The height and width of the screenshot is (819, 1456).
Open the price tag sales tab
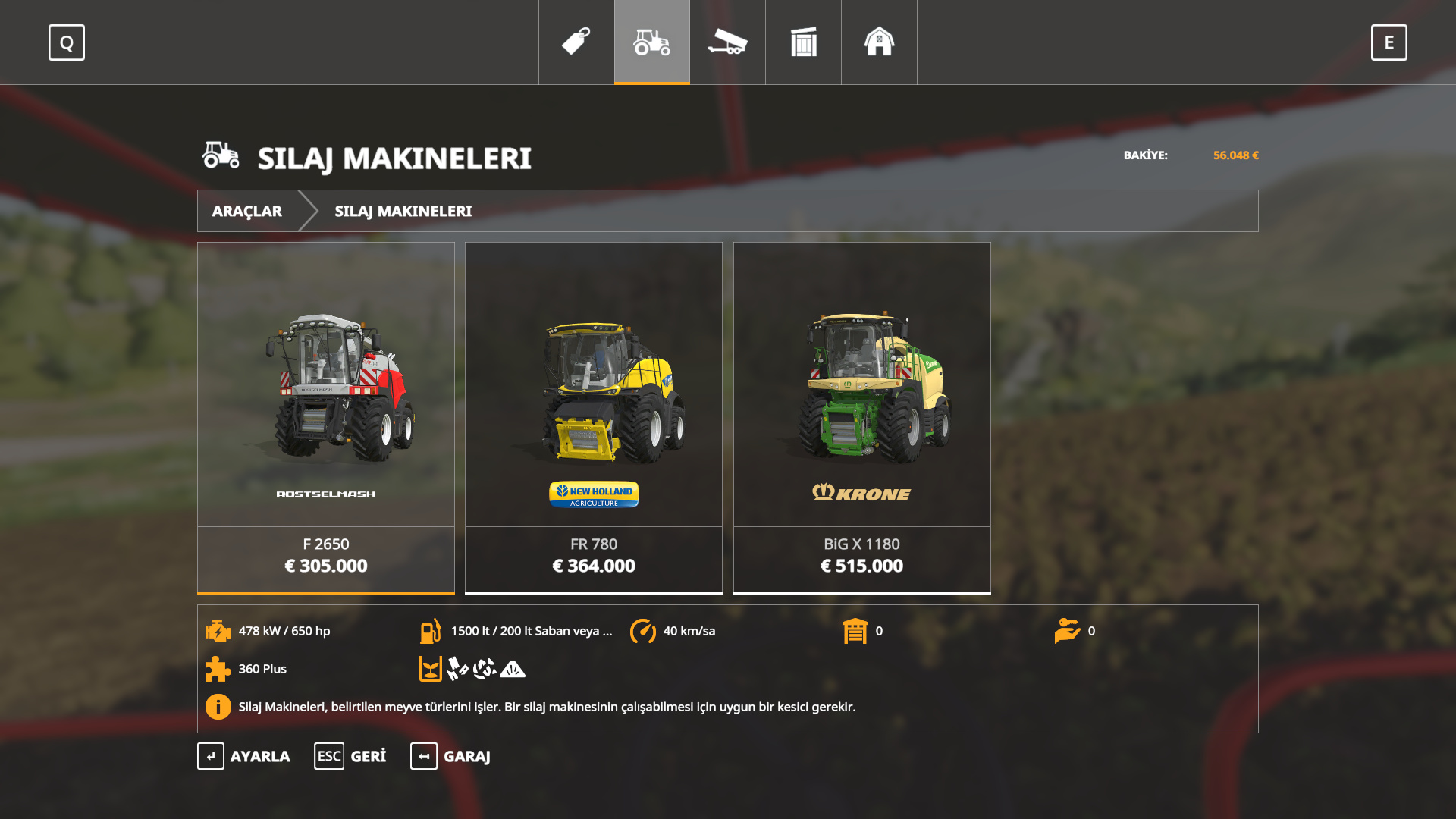[x=576, y=42]
